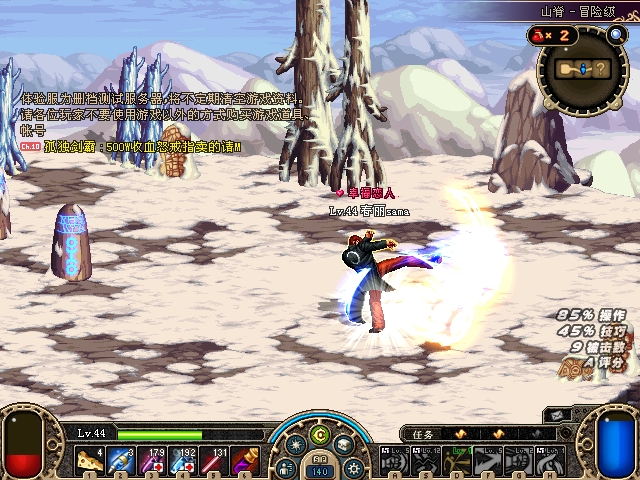640x480 pixels.
Task: Use the cheese item in hotbar slot 1
Action: click(88, 461)
